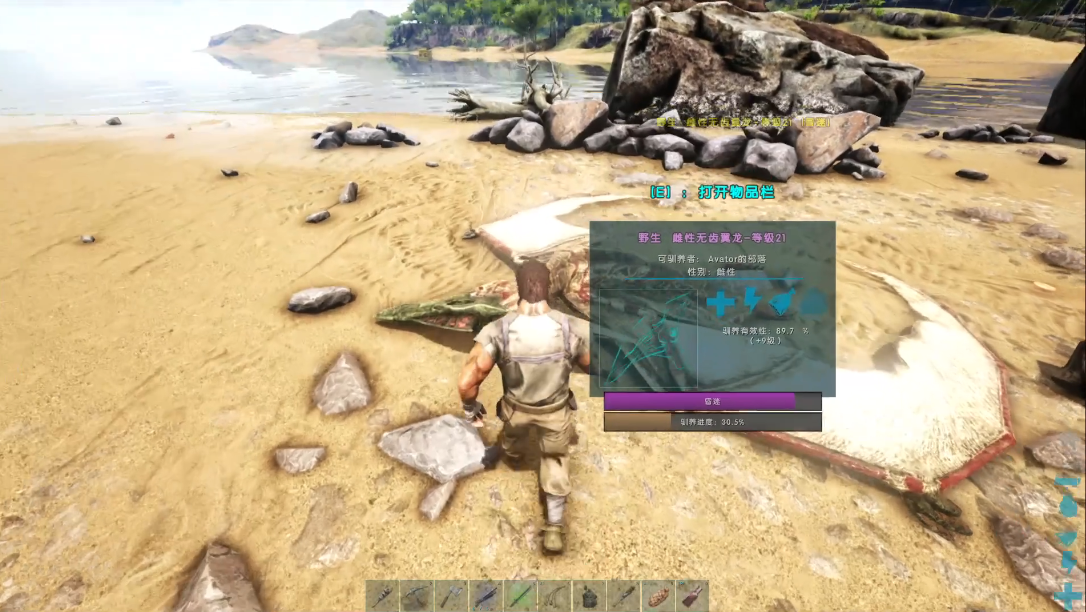
Task: Select the reddish bottle in the last hotbar slot
Action: coord(692,596)
